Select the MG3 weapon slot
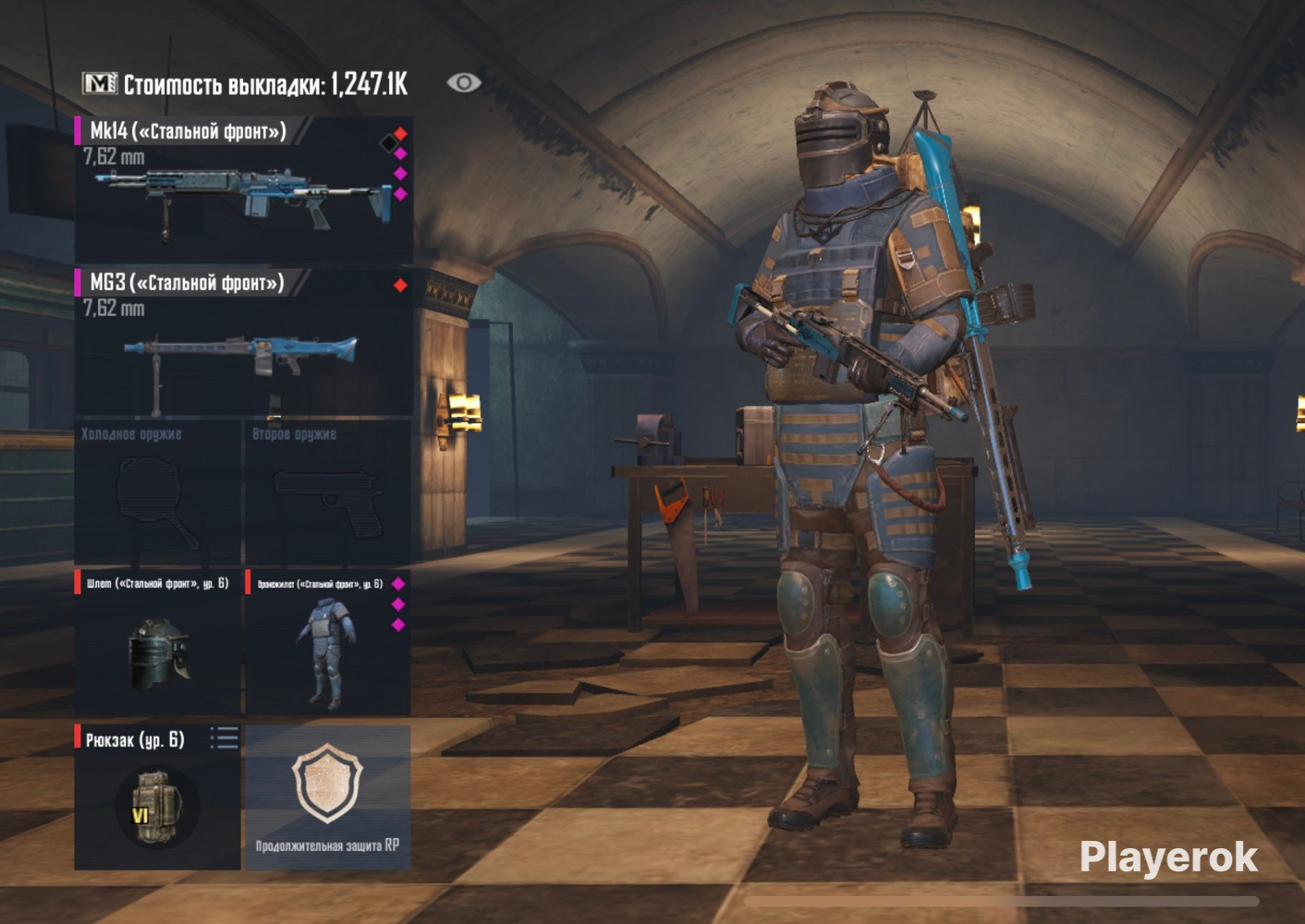The height and width of the screenshot is (924, 1305). (242, 342)
